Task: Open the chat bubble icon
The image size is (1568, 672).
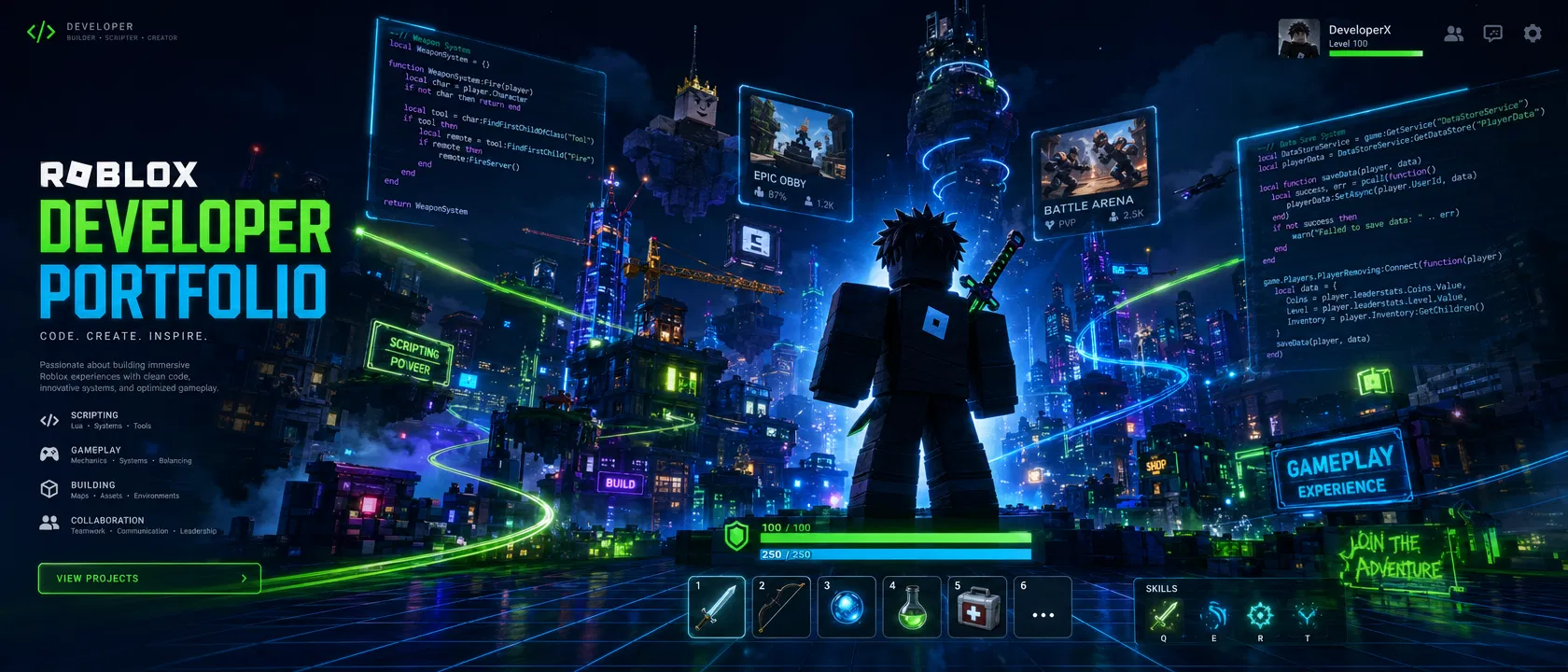Action: point(1493,34)
